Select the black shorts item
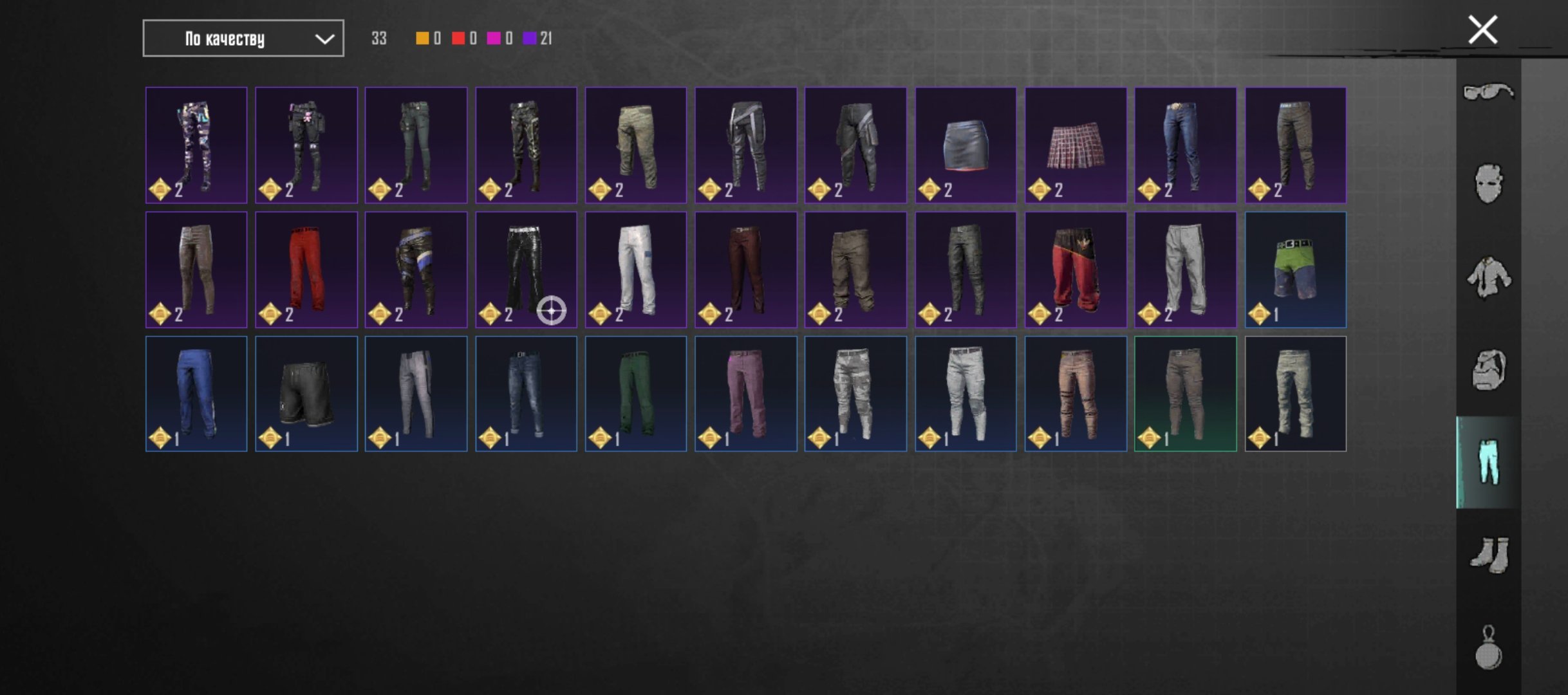Viewport: 1568px width, 695px height. [306, 394]
